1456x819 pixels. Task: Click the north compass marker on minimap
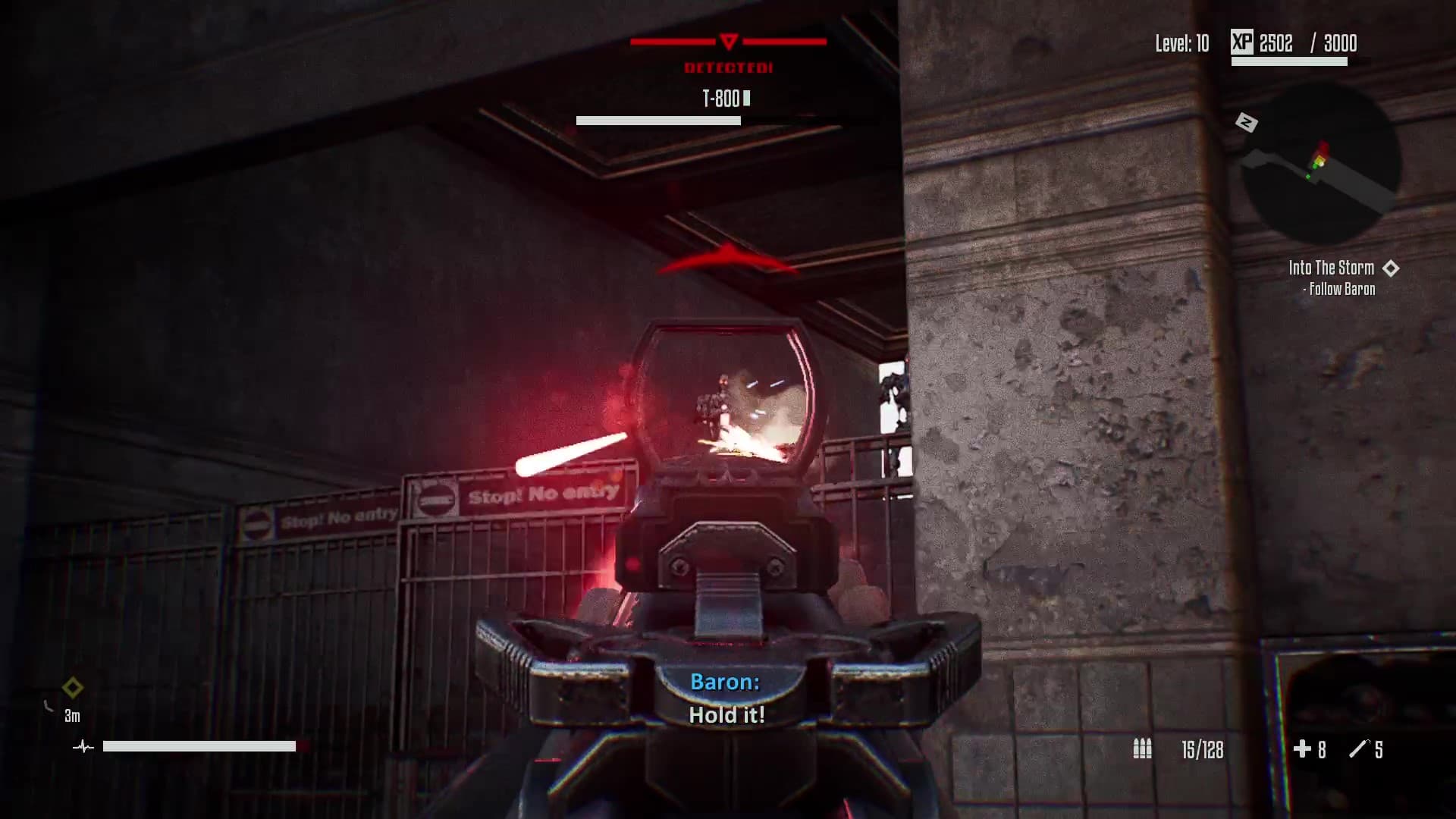[x=1246, y=122]
